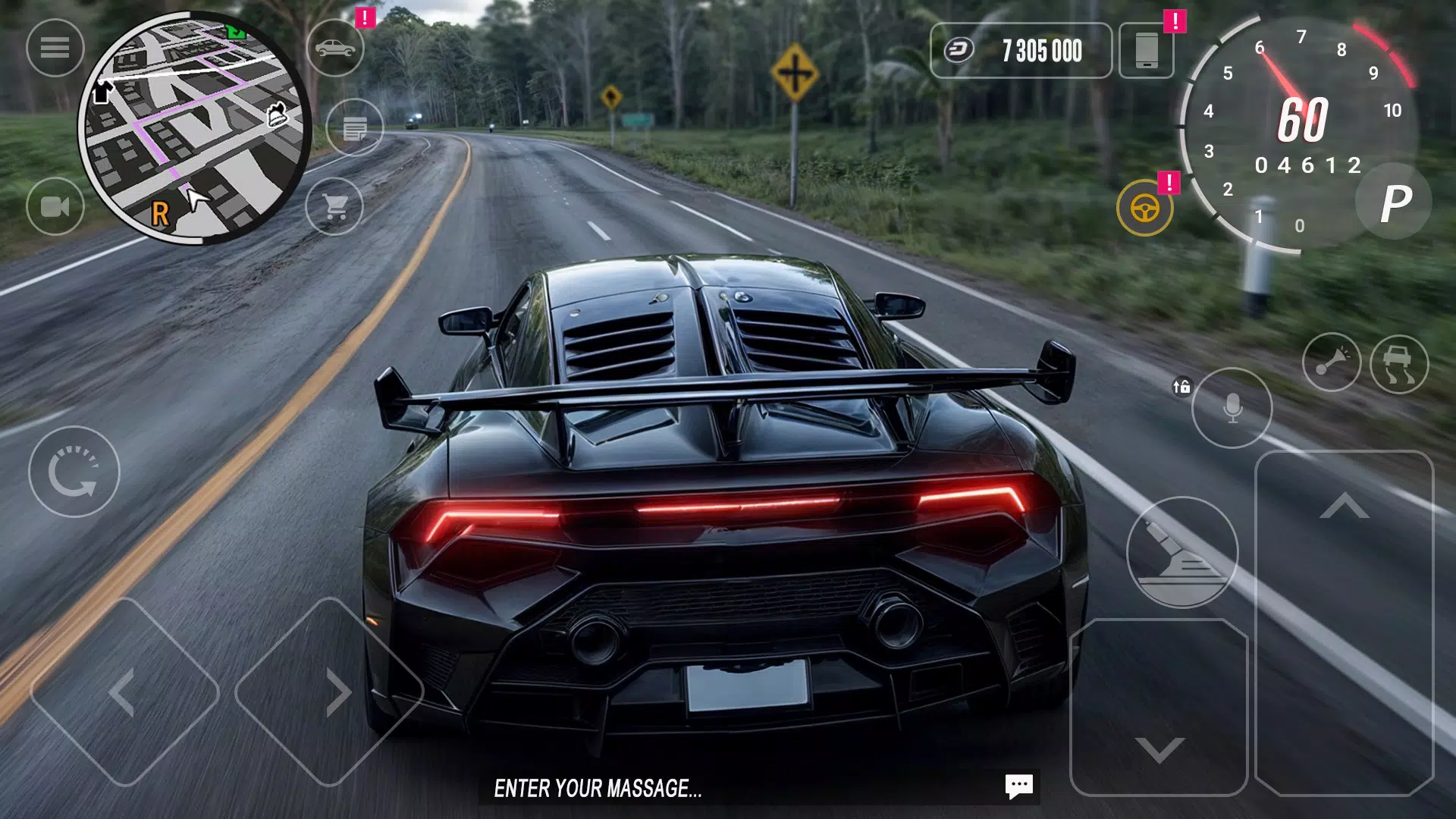The height and width of the screenshot is (819, 1456).
Task: Open the car garage icon
Action: (x=335, y=49)
